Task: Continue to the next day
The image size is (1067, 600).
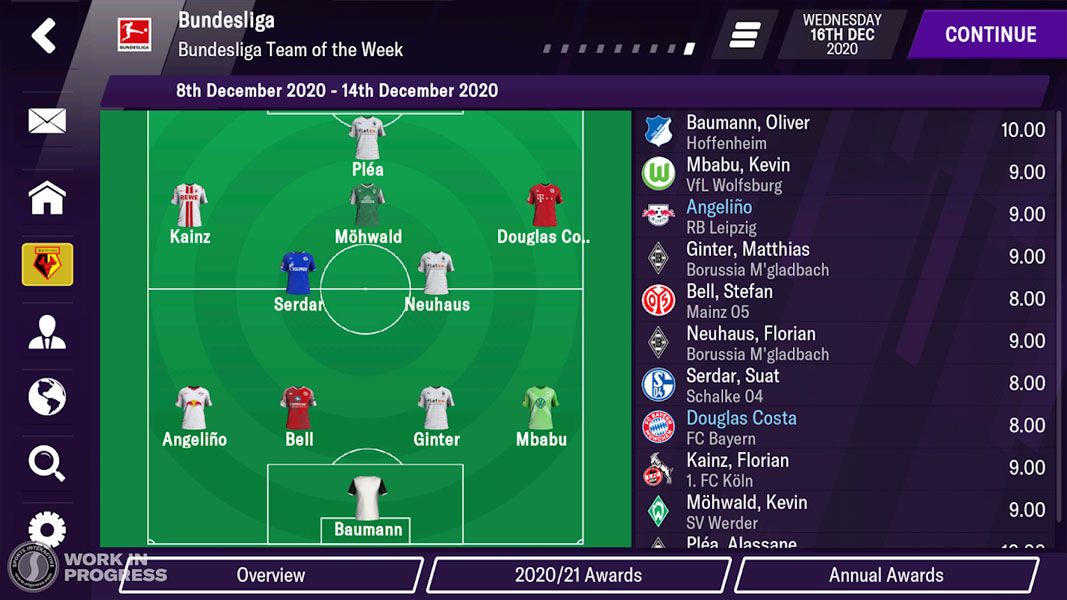Action: click(990, 35)
